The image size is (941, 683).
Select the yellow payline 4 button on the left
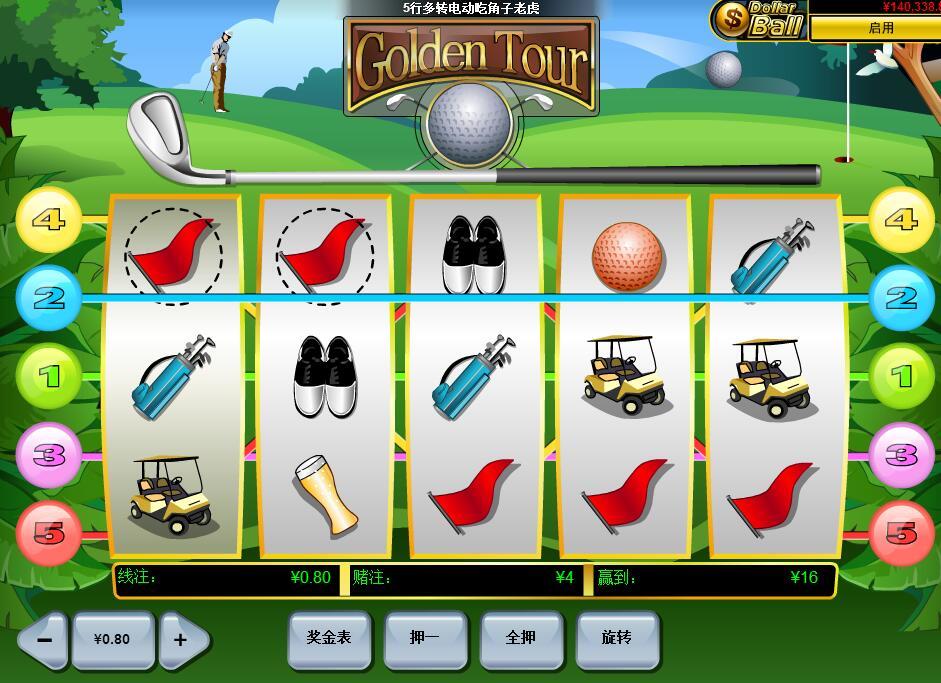coord(49,219)
